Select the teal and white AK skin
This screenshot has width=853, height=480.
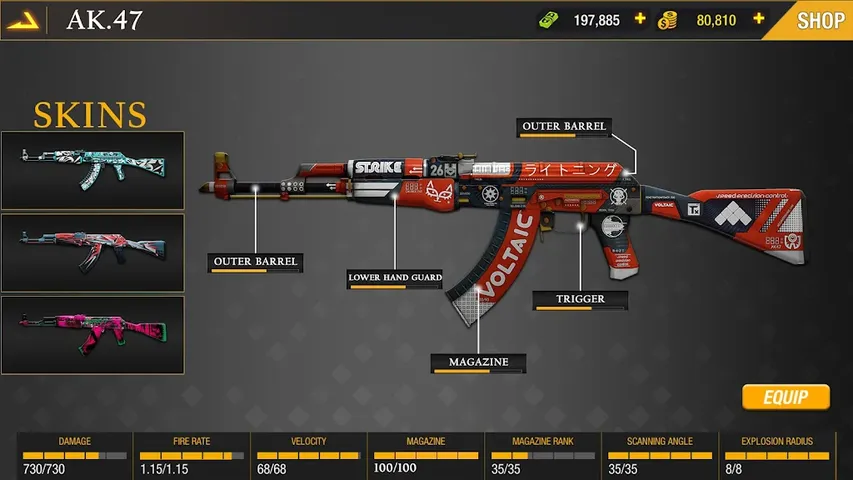pos(93,170)
